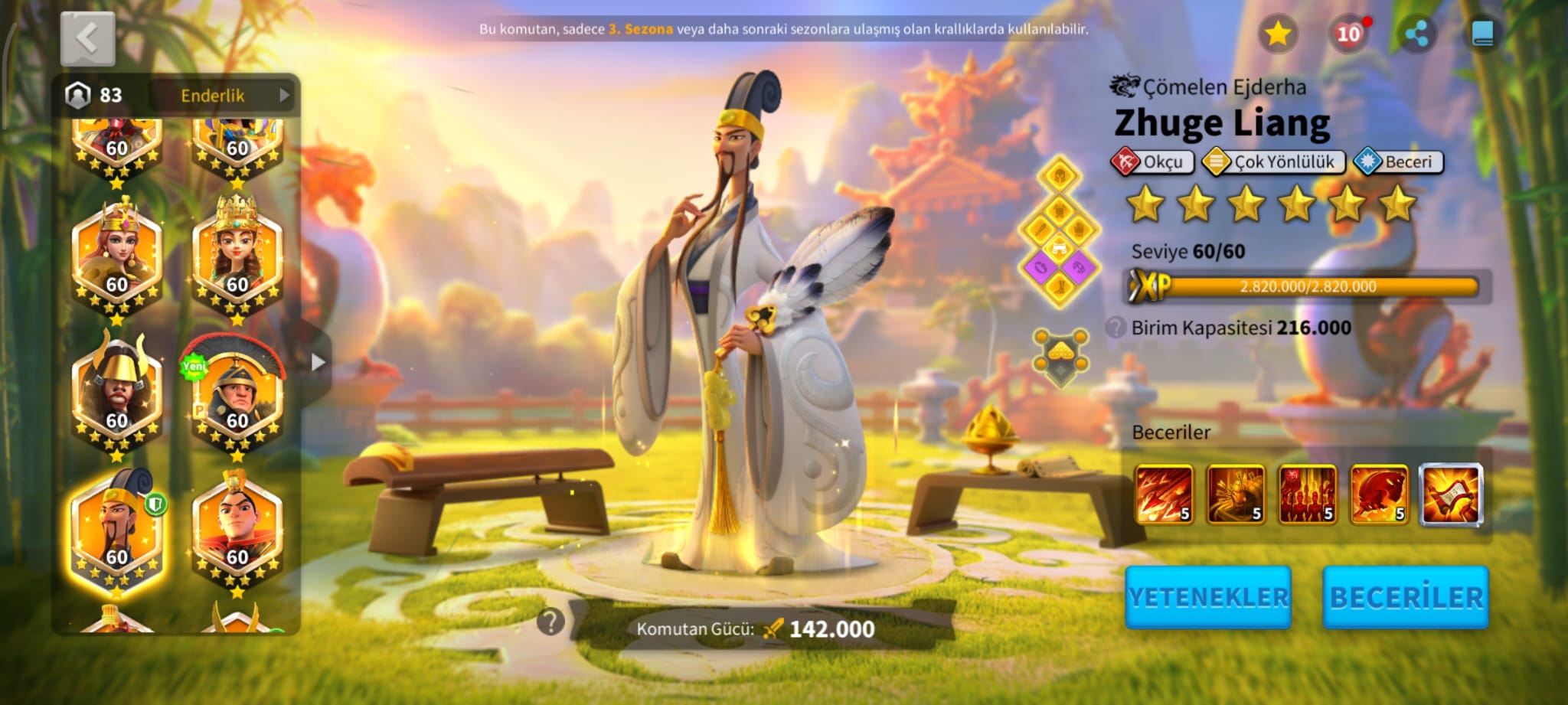Open the YETENEKLER talents page
Screen dimensions: 1568x705
point(1208,598)
